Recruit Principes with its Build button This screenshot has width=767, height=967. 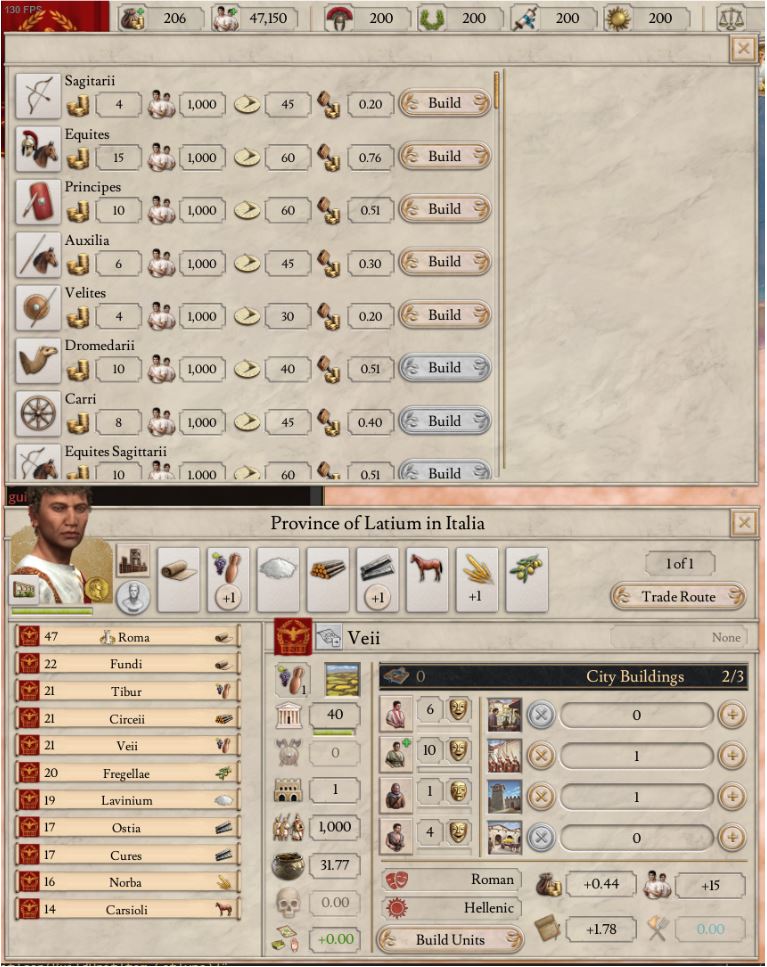(444, 209)
